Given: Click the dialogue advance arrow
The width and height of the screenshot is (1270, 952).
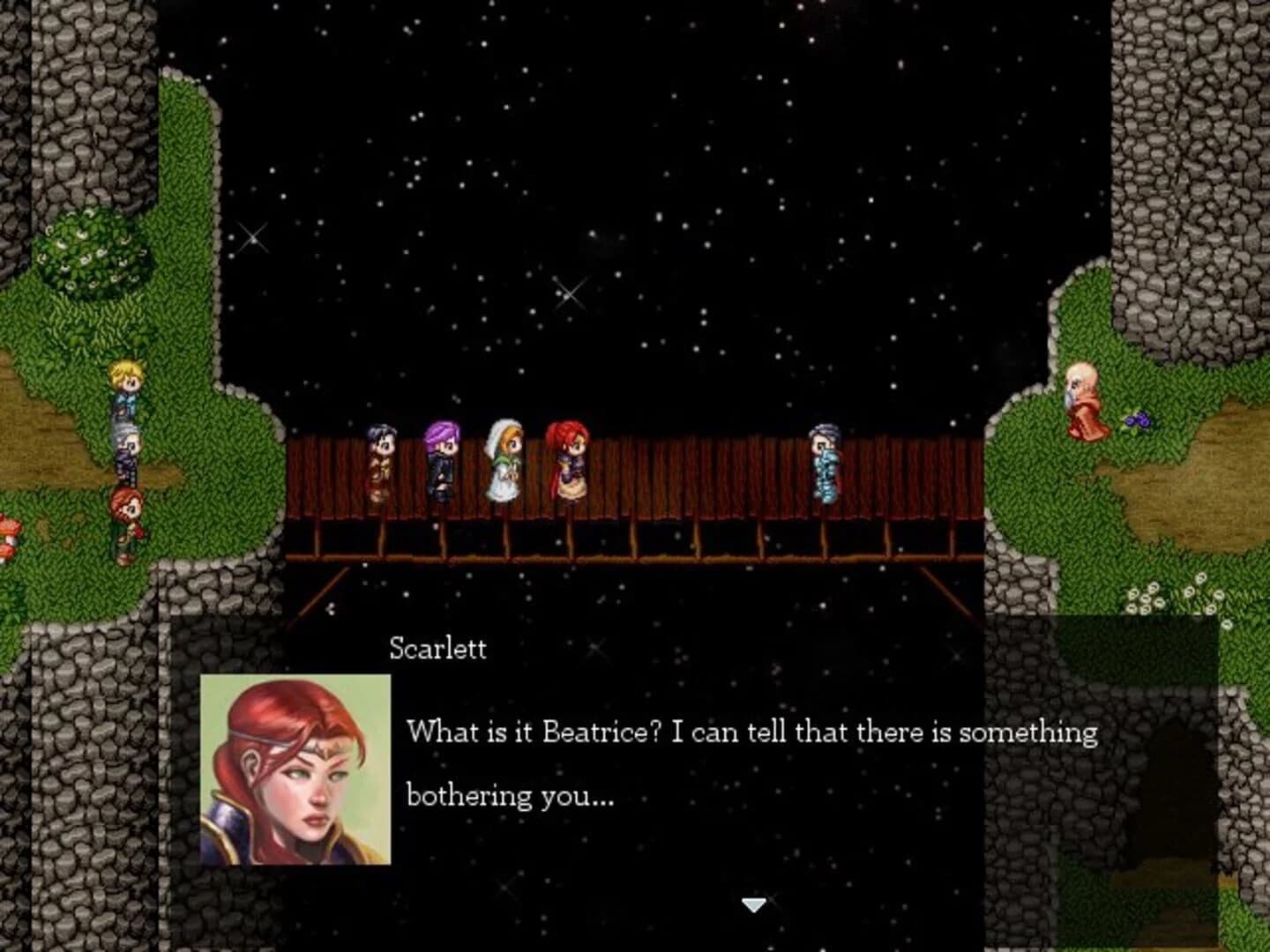Looking at the screenshot, I should point(754,904).
